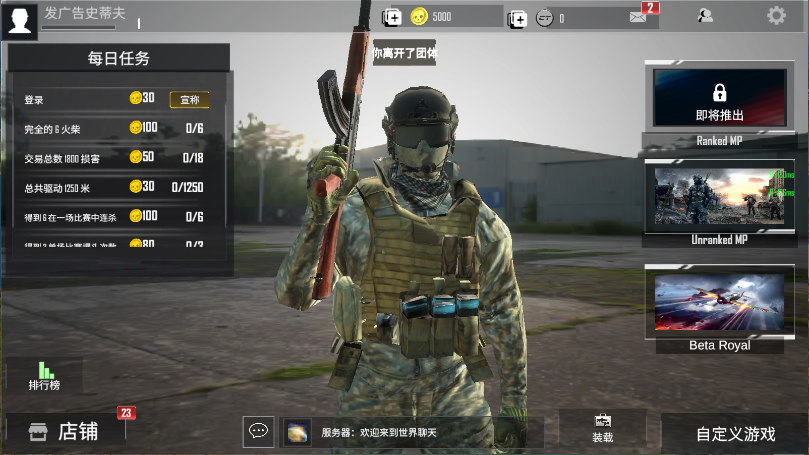Image resolution: width=809 pixels, height=455 pixels.
Task: Open the settings gear icon
Action: tap(776, 15)
